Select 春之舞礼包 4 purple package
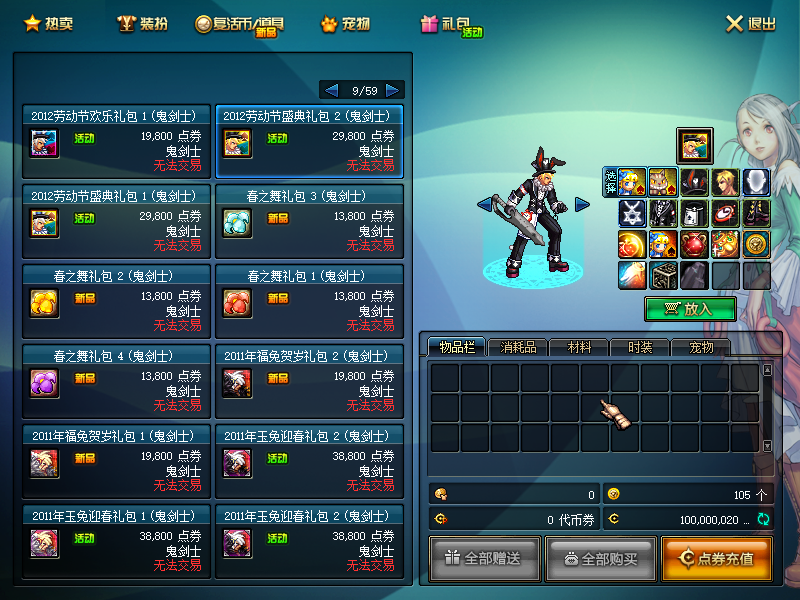Viewport: 800px width, 600px height. 116,380
